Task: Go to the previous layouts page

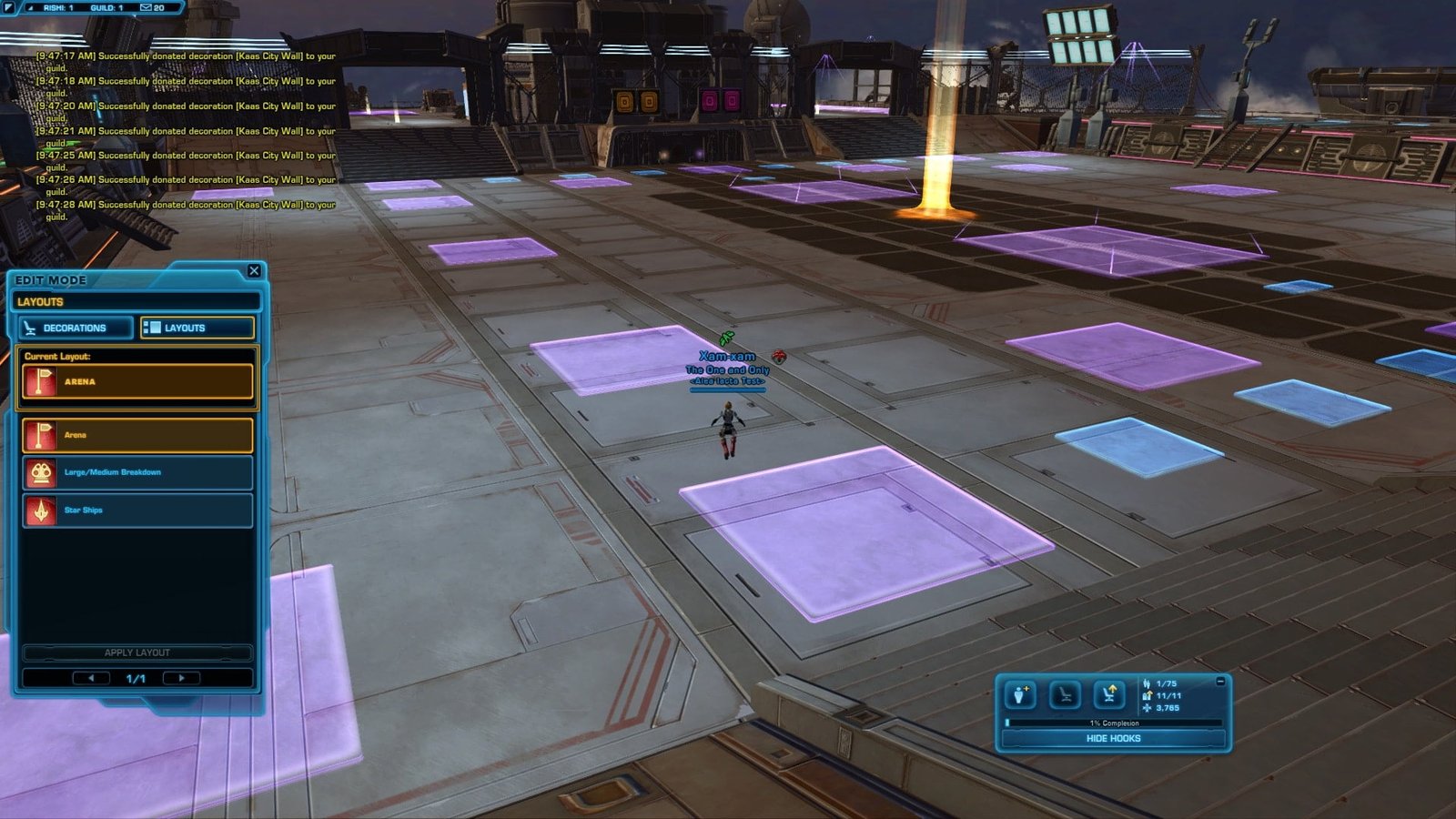Action: pos(90,678)
